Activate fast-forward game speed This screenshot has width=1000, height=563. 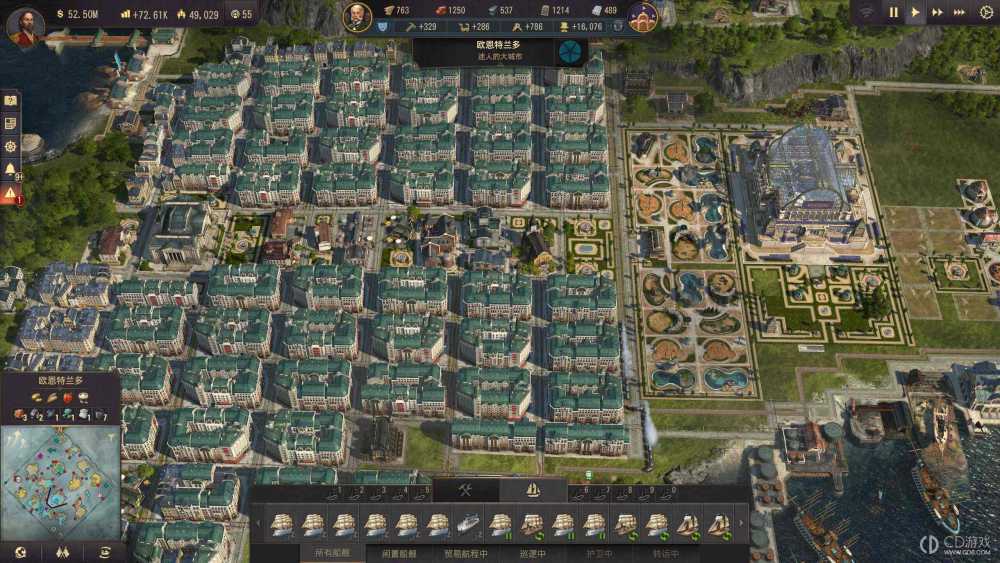(x=937, y=13)
